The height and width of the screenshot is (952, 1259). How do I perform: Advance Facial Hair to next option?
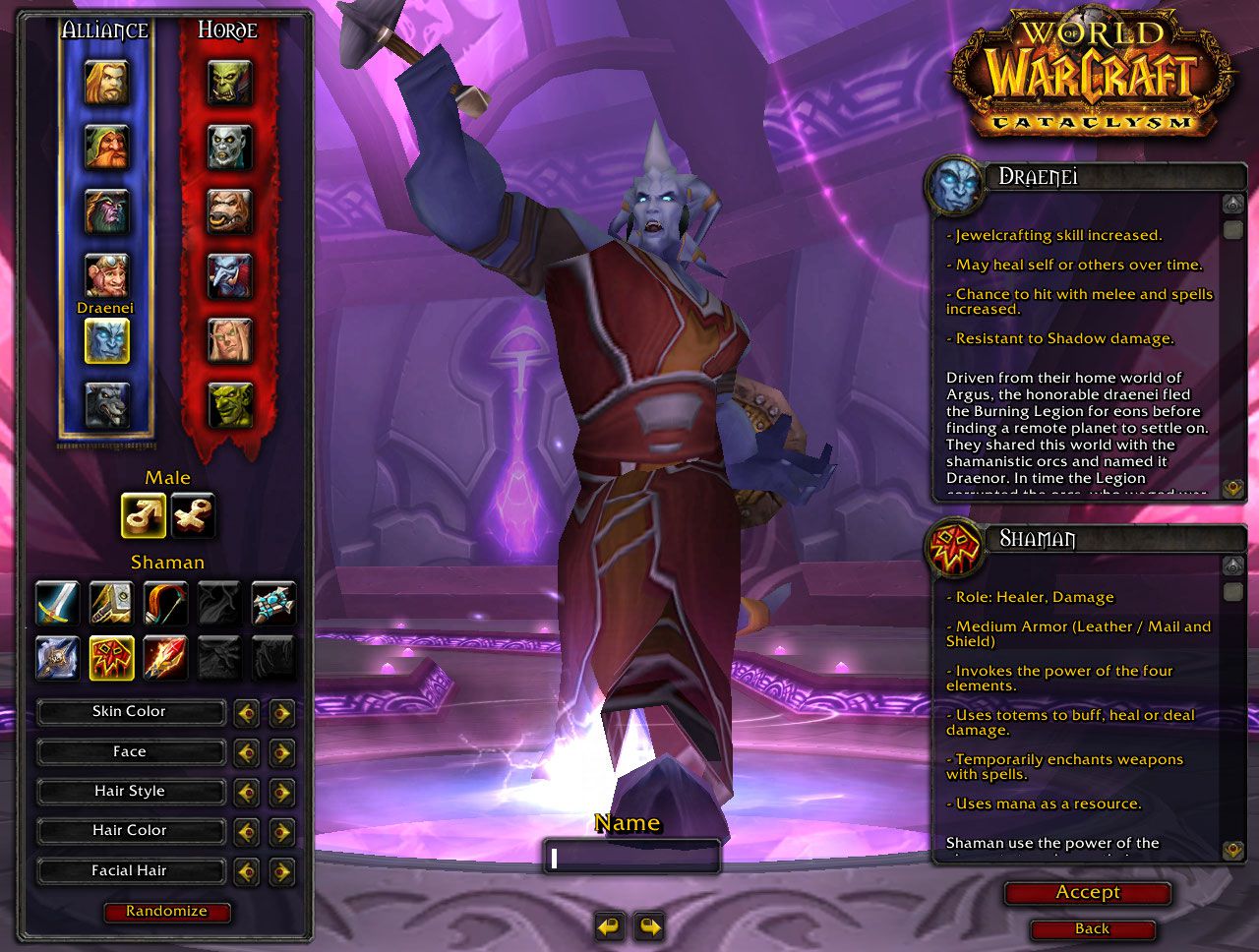coord(282,871)
